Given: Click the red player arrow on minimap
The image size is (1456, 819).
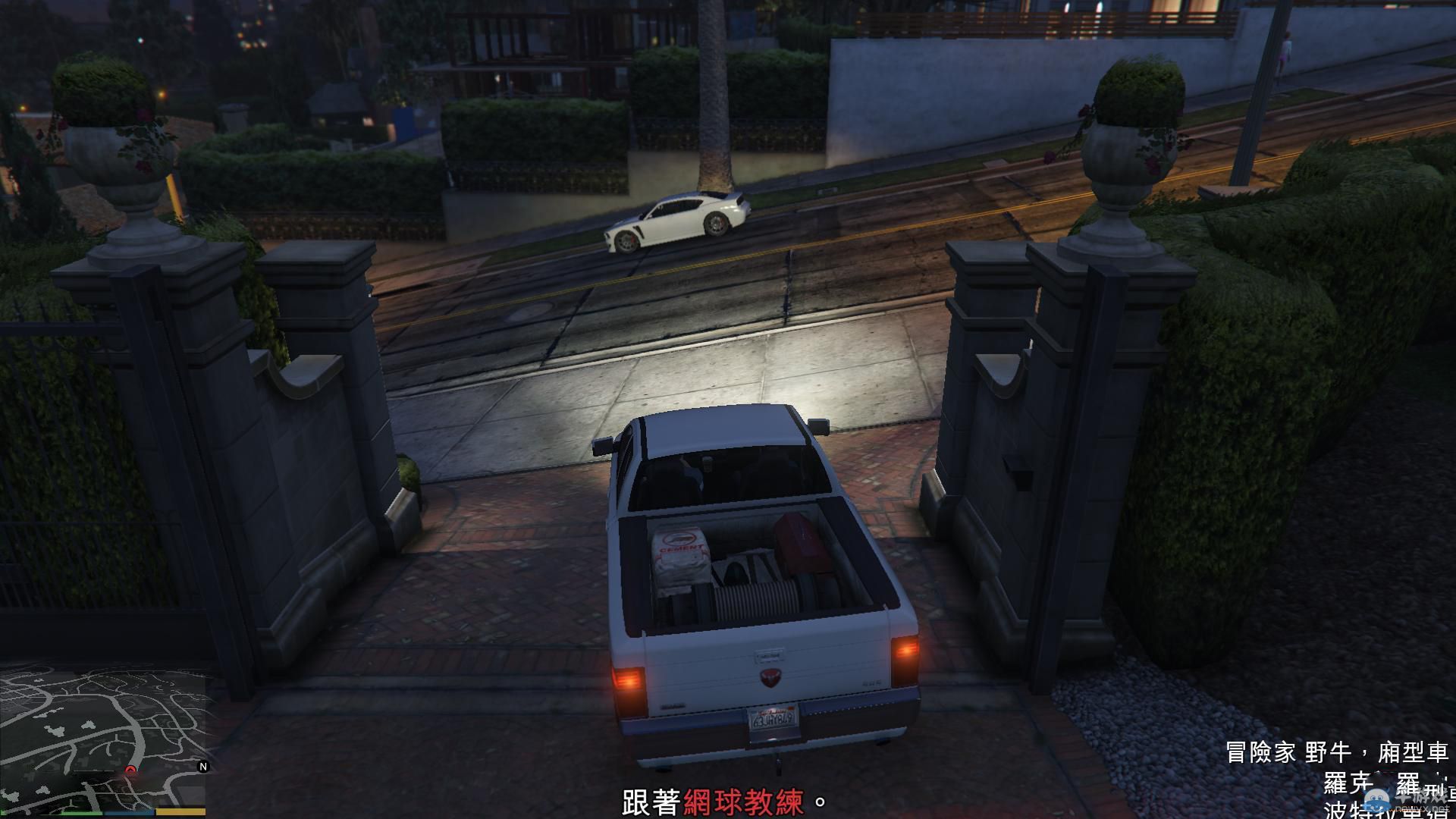Looking at the screenshot, I should click(130, 770).
